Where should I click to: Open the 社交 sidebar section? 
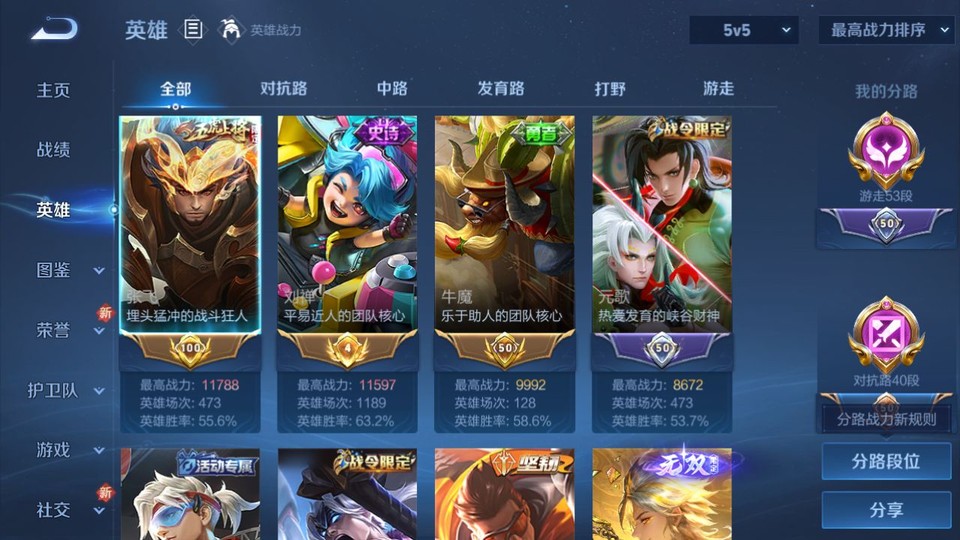pos(68,510)
